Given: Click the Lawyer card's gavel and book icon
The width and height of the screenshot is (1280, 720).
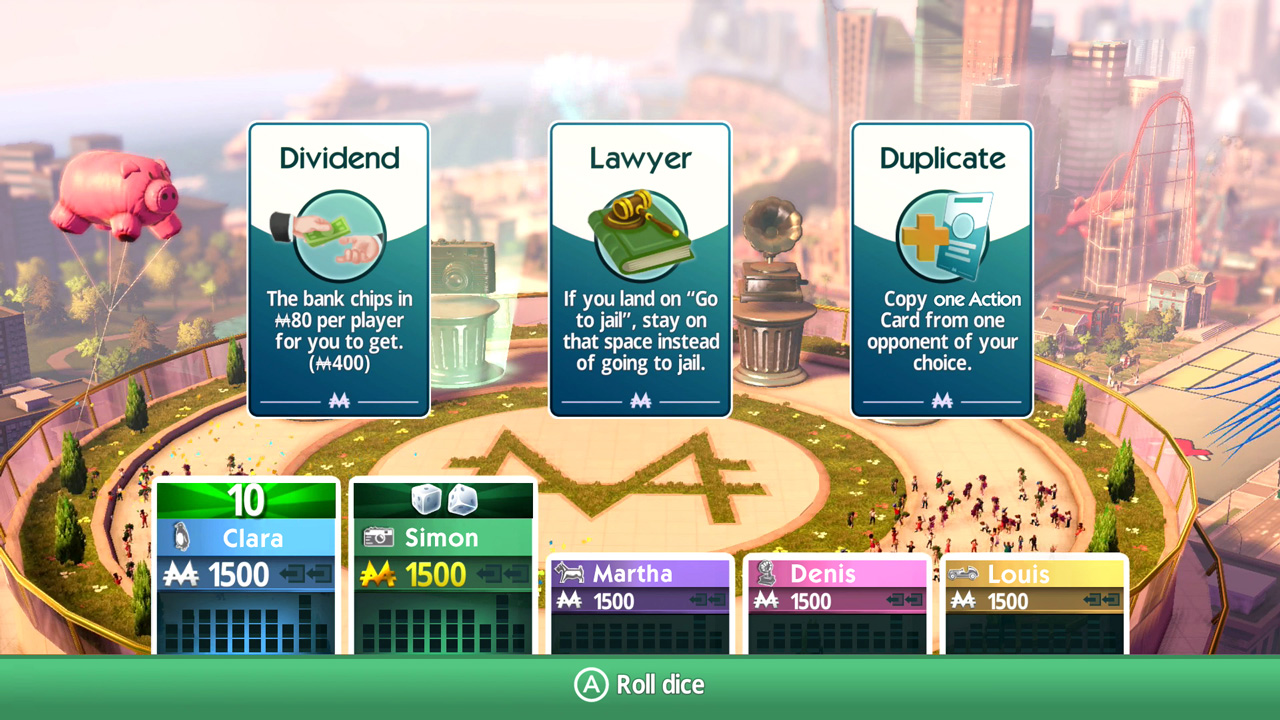Looking at the screenshot, I should pos(640,232).
